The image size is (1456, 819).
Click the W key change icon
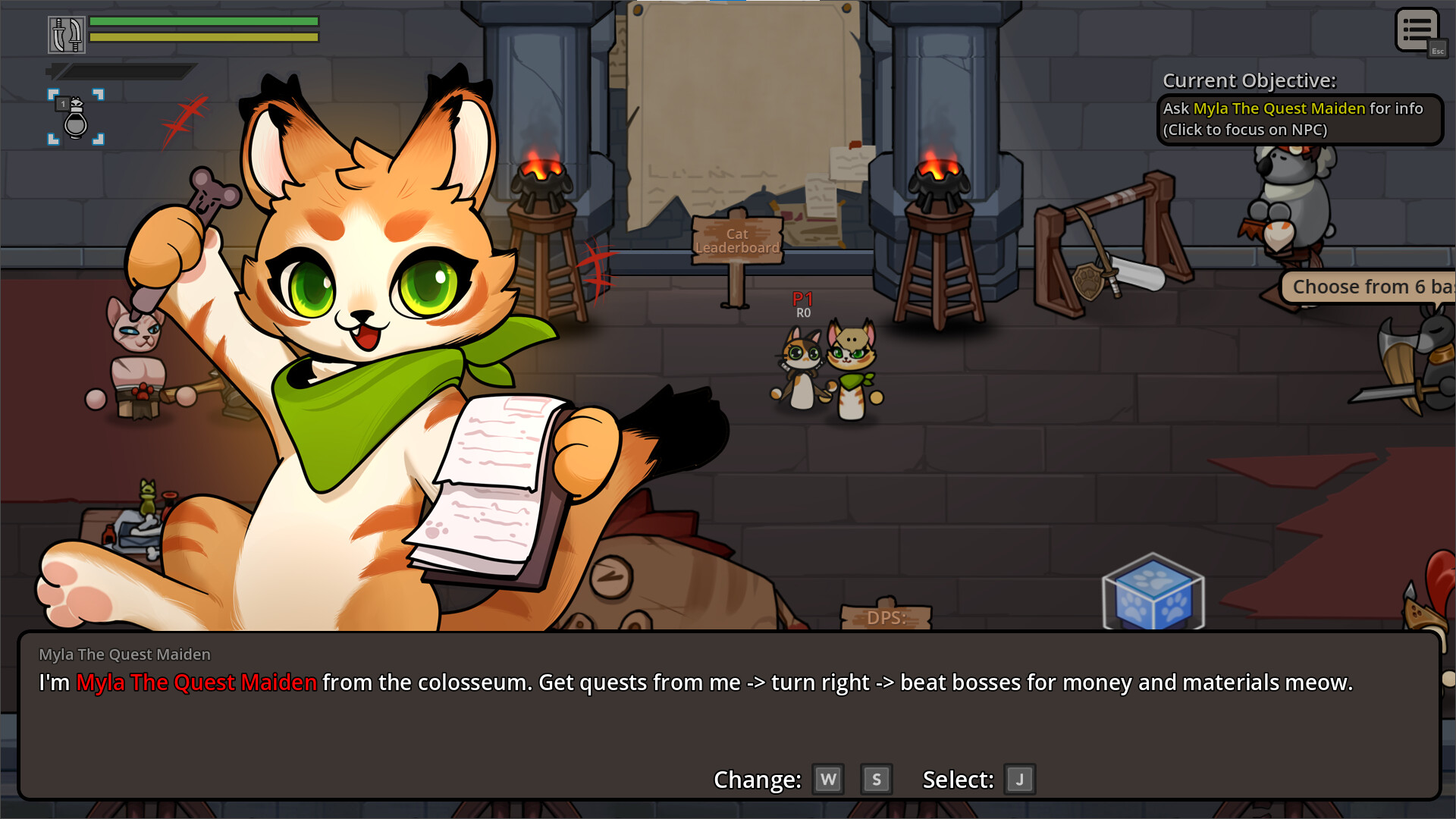(x=828, y=779)
